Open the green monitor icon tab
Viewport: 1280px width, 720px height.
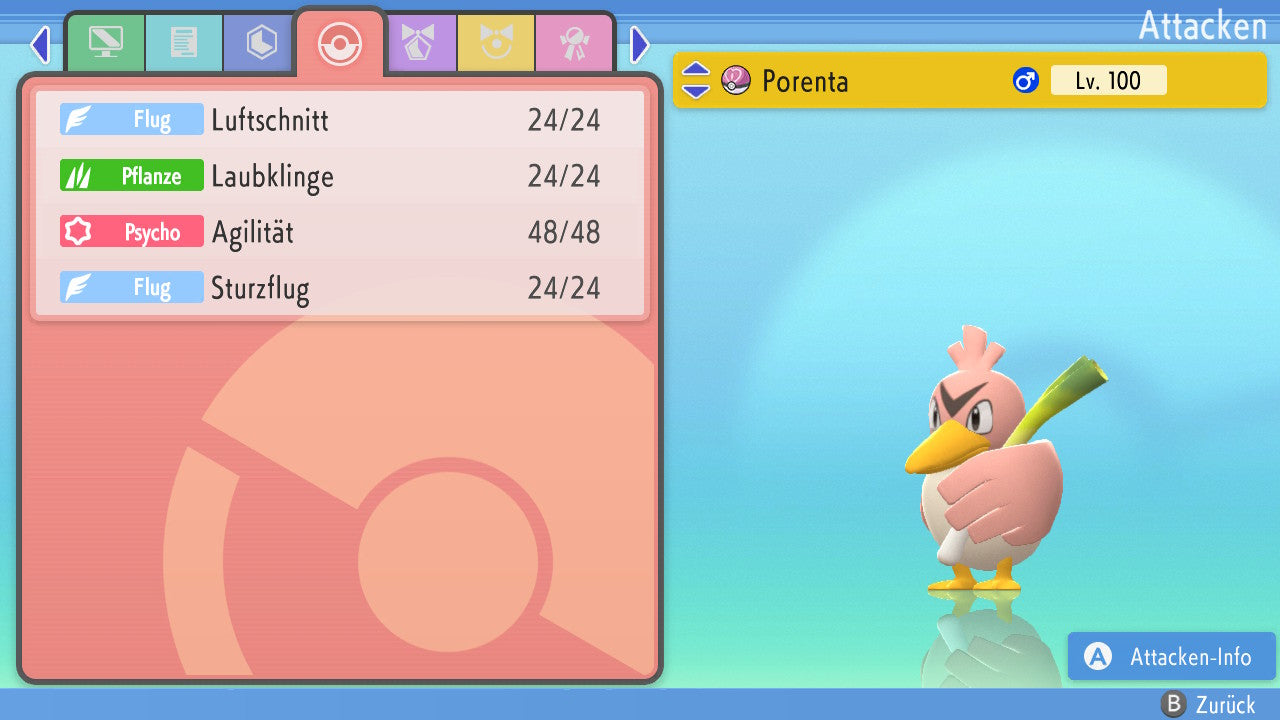coord(105,42)
